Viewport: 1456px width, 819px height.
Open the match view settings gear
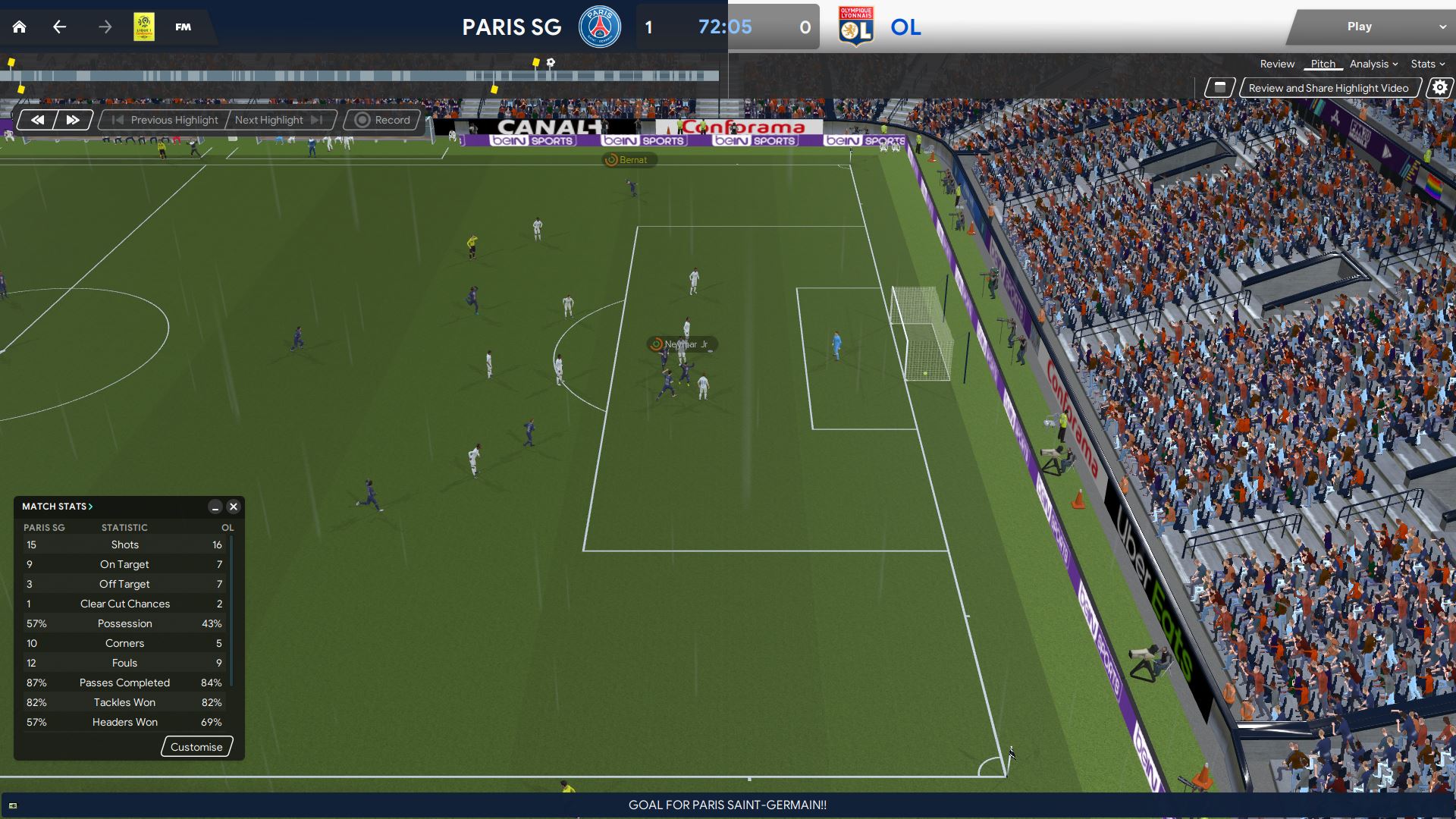coord(1439,88)
